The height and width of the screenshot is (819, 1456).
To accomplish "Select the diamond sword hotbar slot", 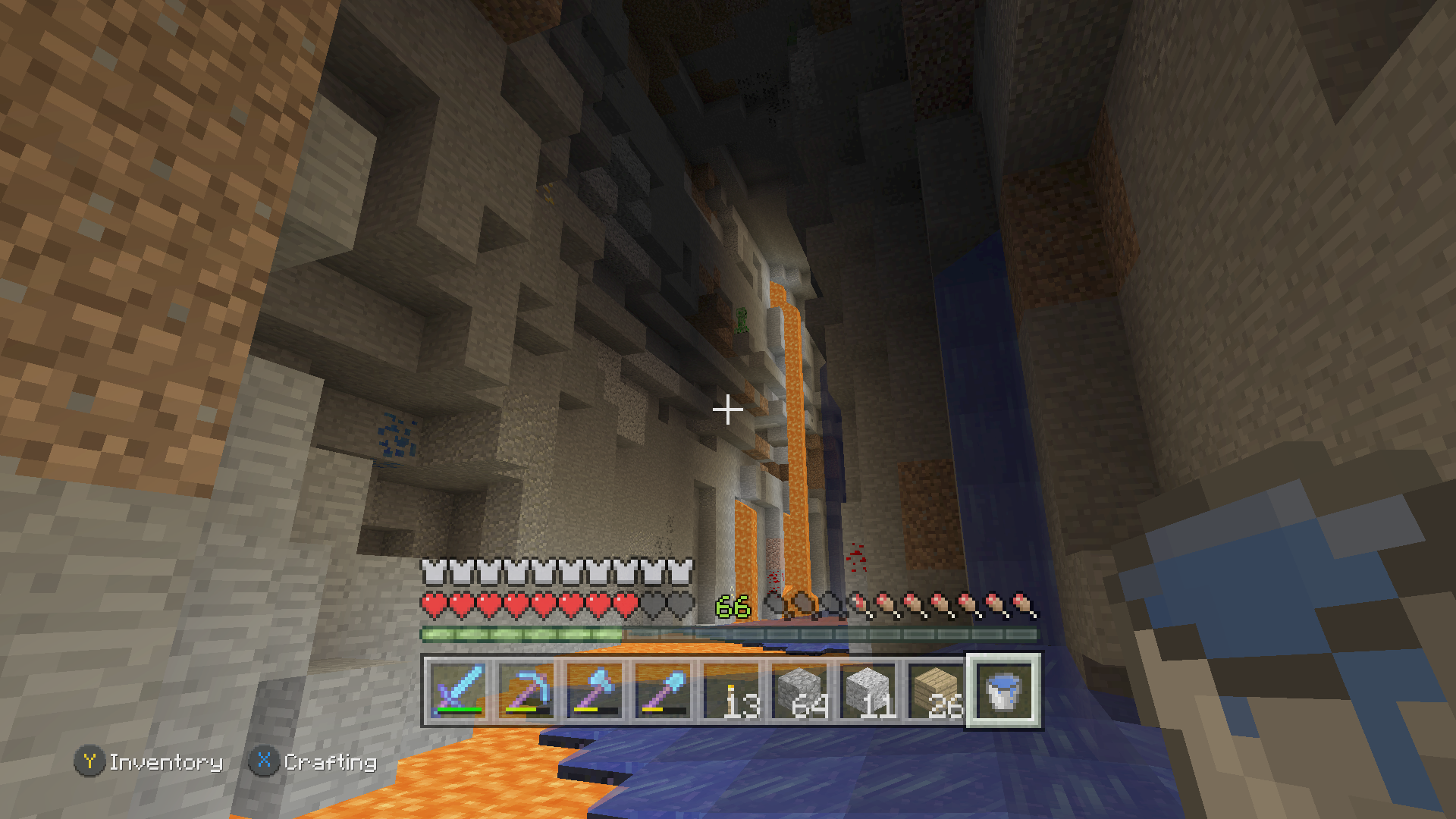I will (x=458, y=691).
